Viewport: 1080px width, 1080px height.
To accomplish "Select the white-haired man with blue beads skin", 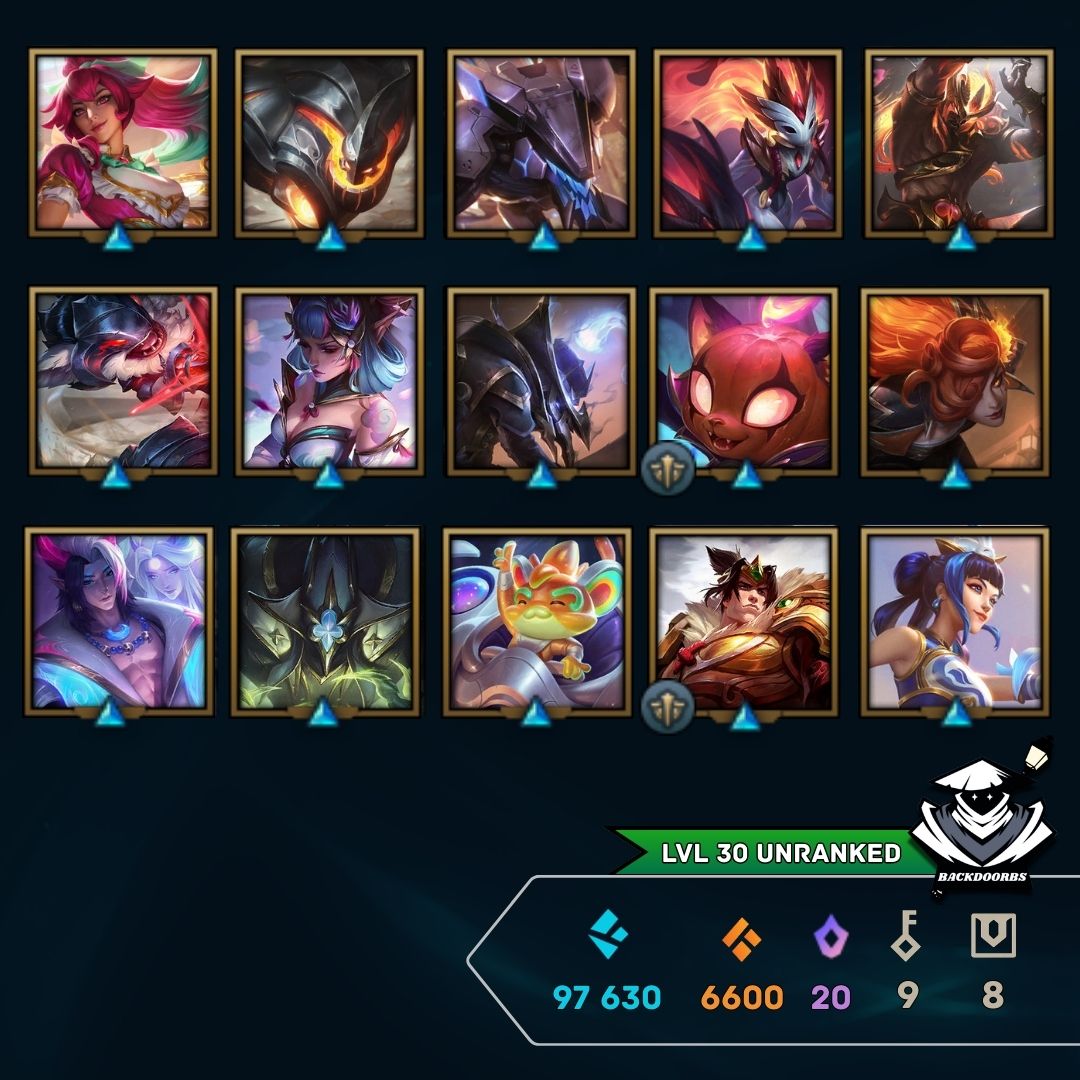I will 119,620.
